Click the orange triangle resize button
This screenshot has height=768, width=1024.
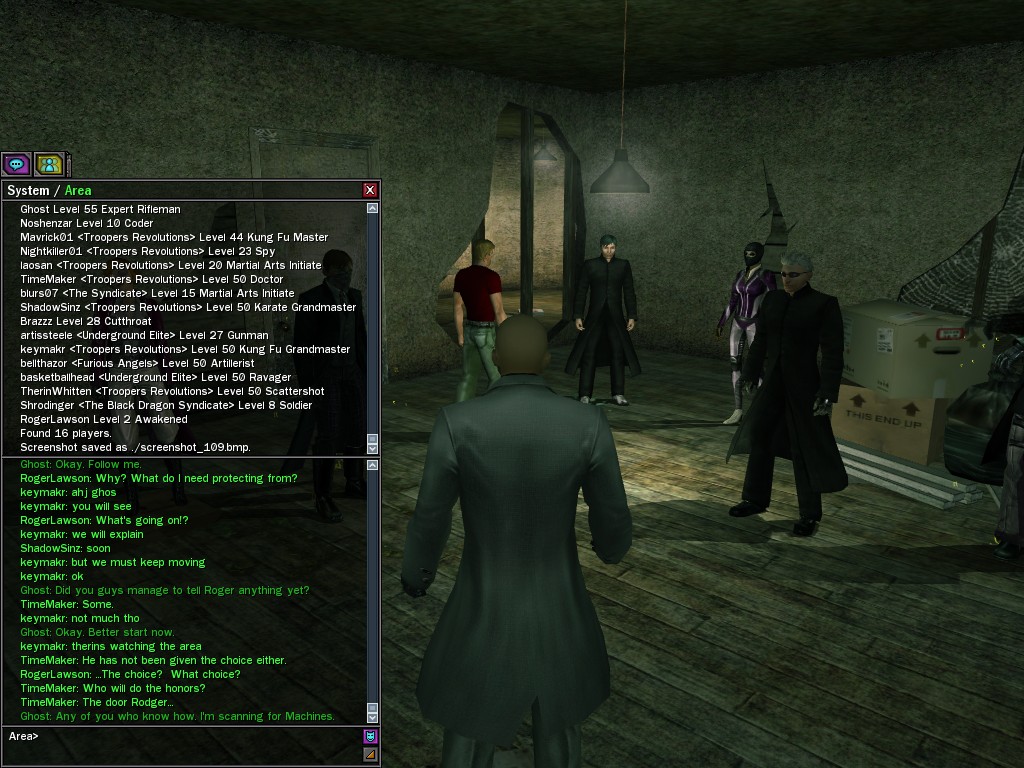point(370,754)
